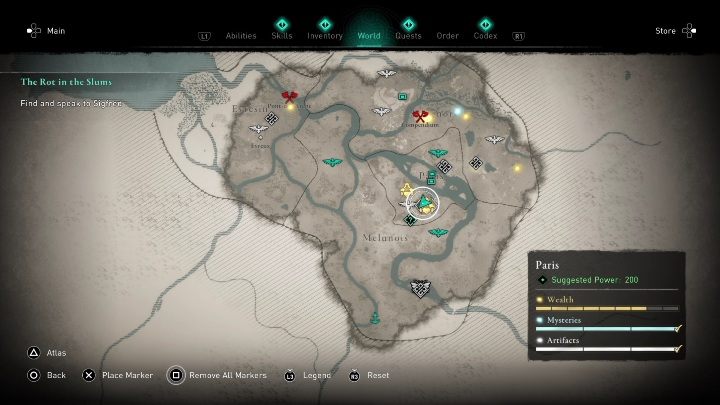Switch to the Abilities tab
Image resolution: width=720 pixels, height=405 pixels.
point(241,36)
